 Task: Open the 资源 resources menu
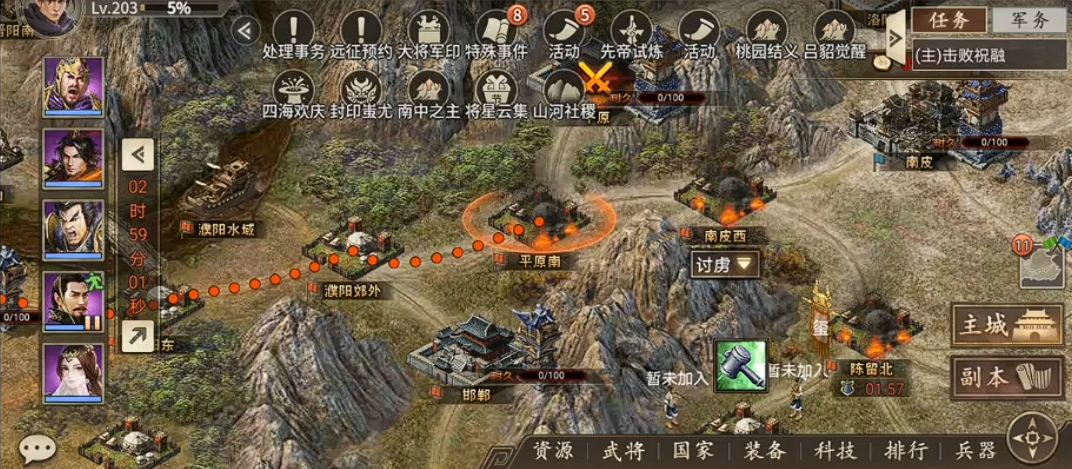point(553,451)
